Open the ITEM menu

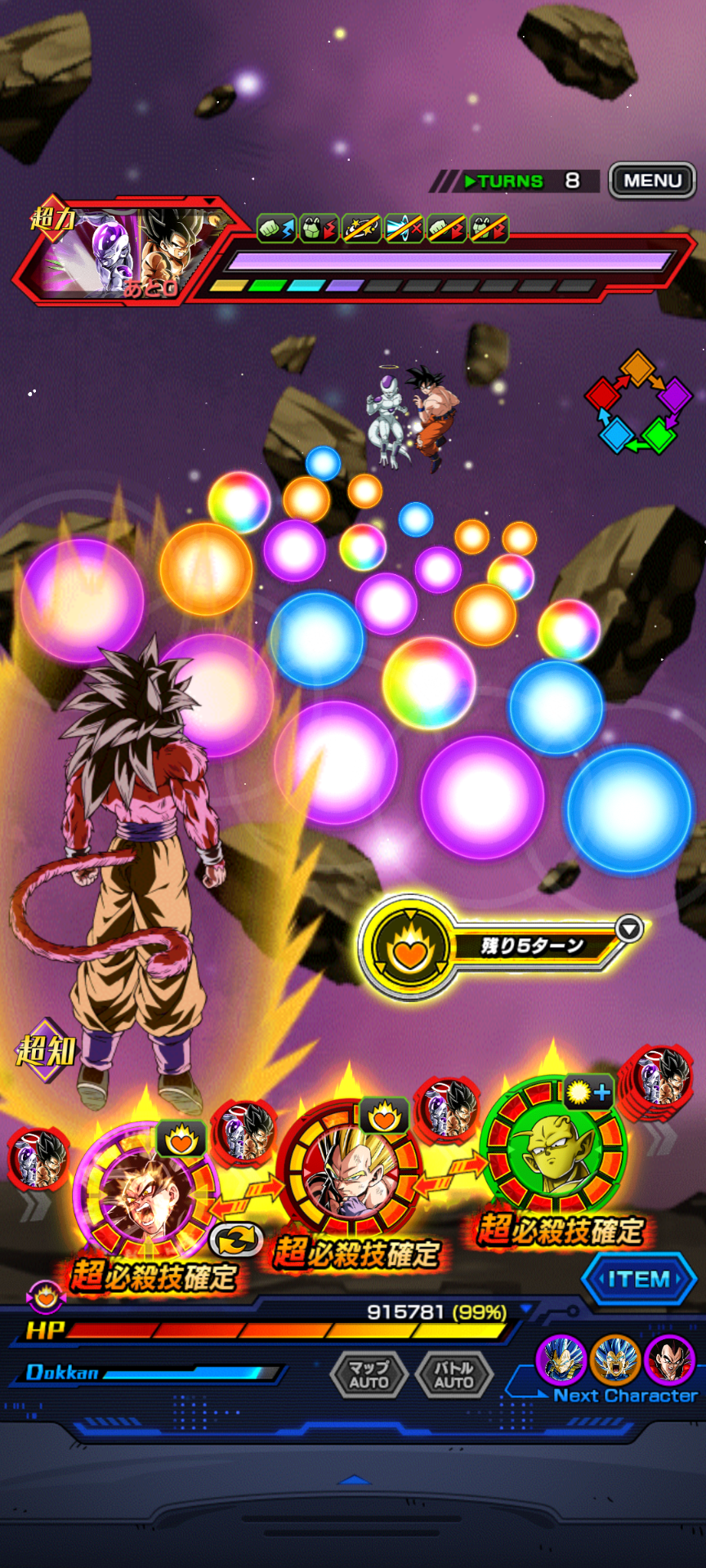tap(639, 1279)
